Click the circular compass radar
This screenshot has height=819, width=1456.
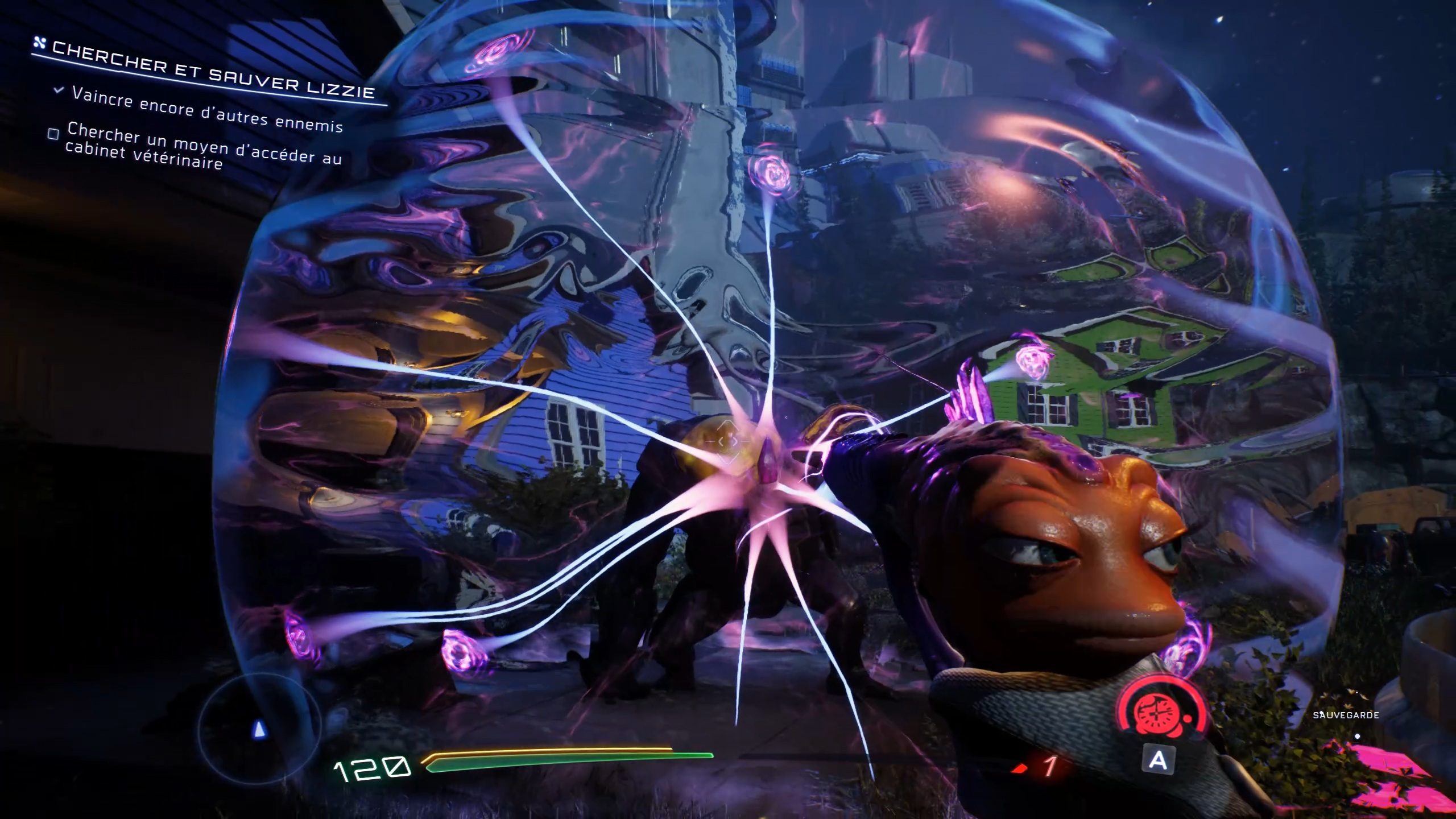click(x=259, y=727)
